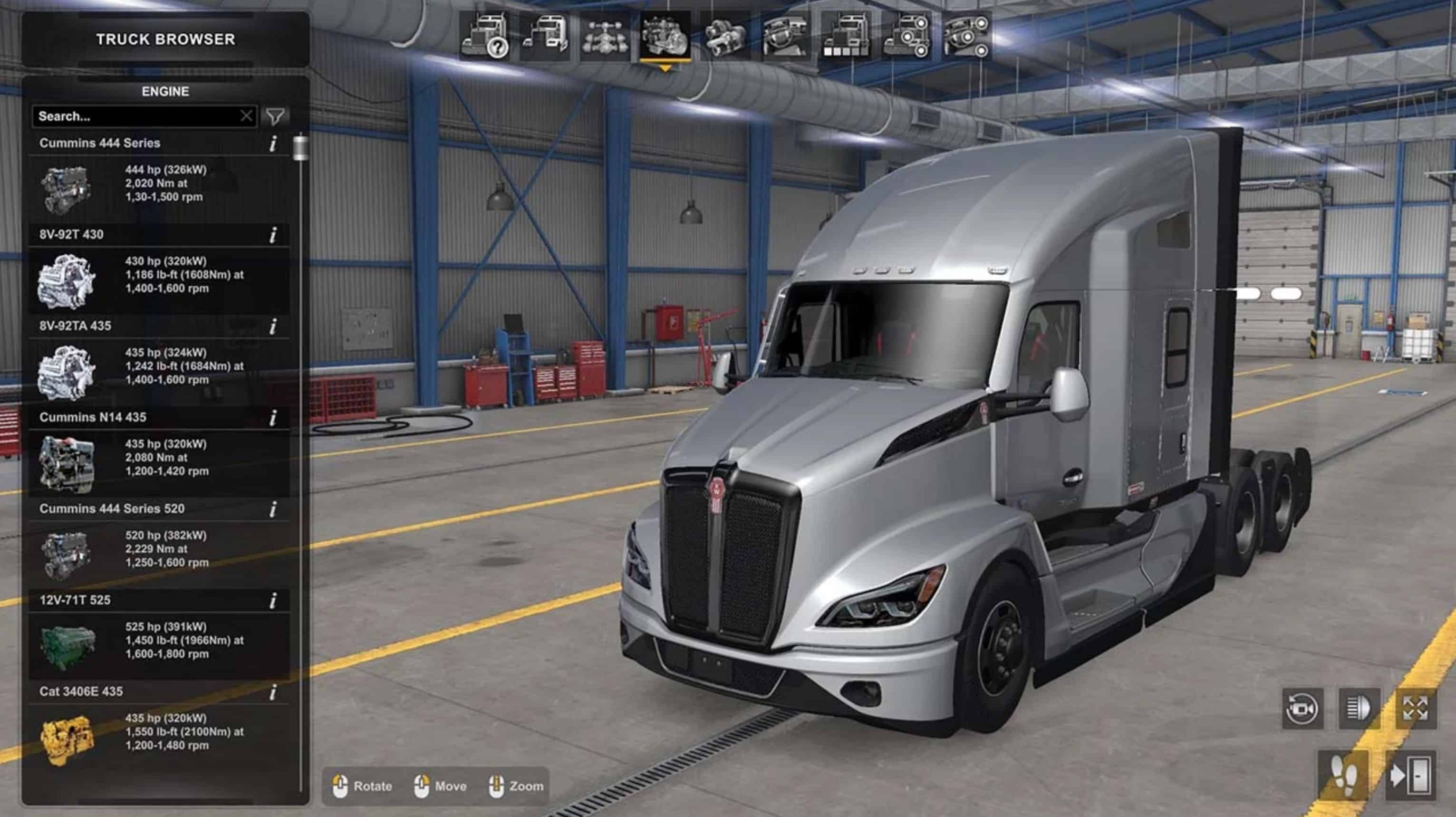Clear the search box with the X
Screen dimensions: 1456x817
(x=246, y=116)
